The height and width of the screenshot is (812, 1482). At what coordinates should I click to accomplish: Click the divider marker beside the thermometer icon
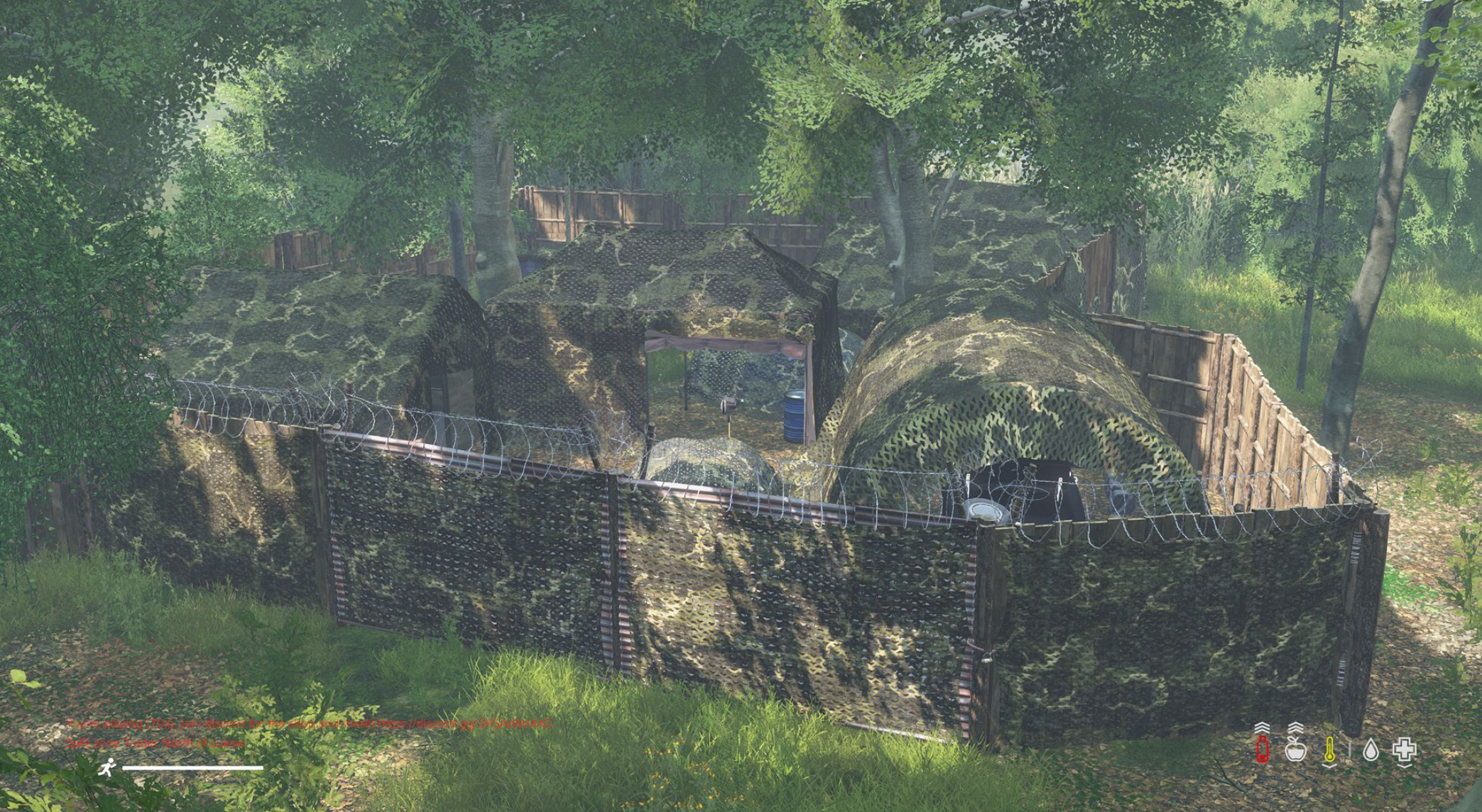[x=1350, y=748]
